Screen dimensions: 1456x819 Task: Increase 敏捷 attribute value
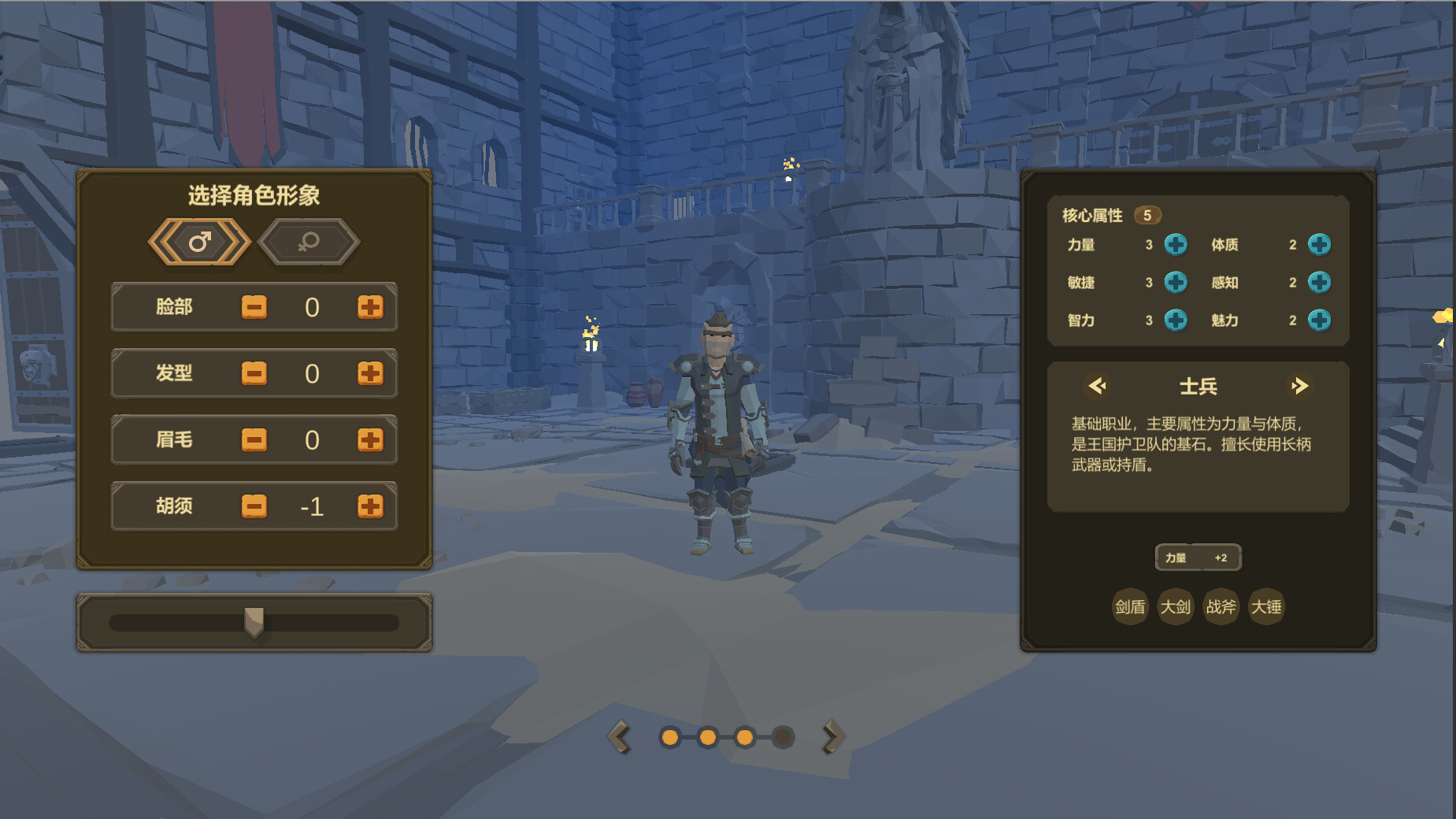[x=1176, y=283]
